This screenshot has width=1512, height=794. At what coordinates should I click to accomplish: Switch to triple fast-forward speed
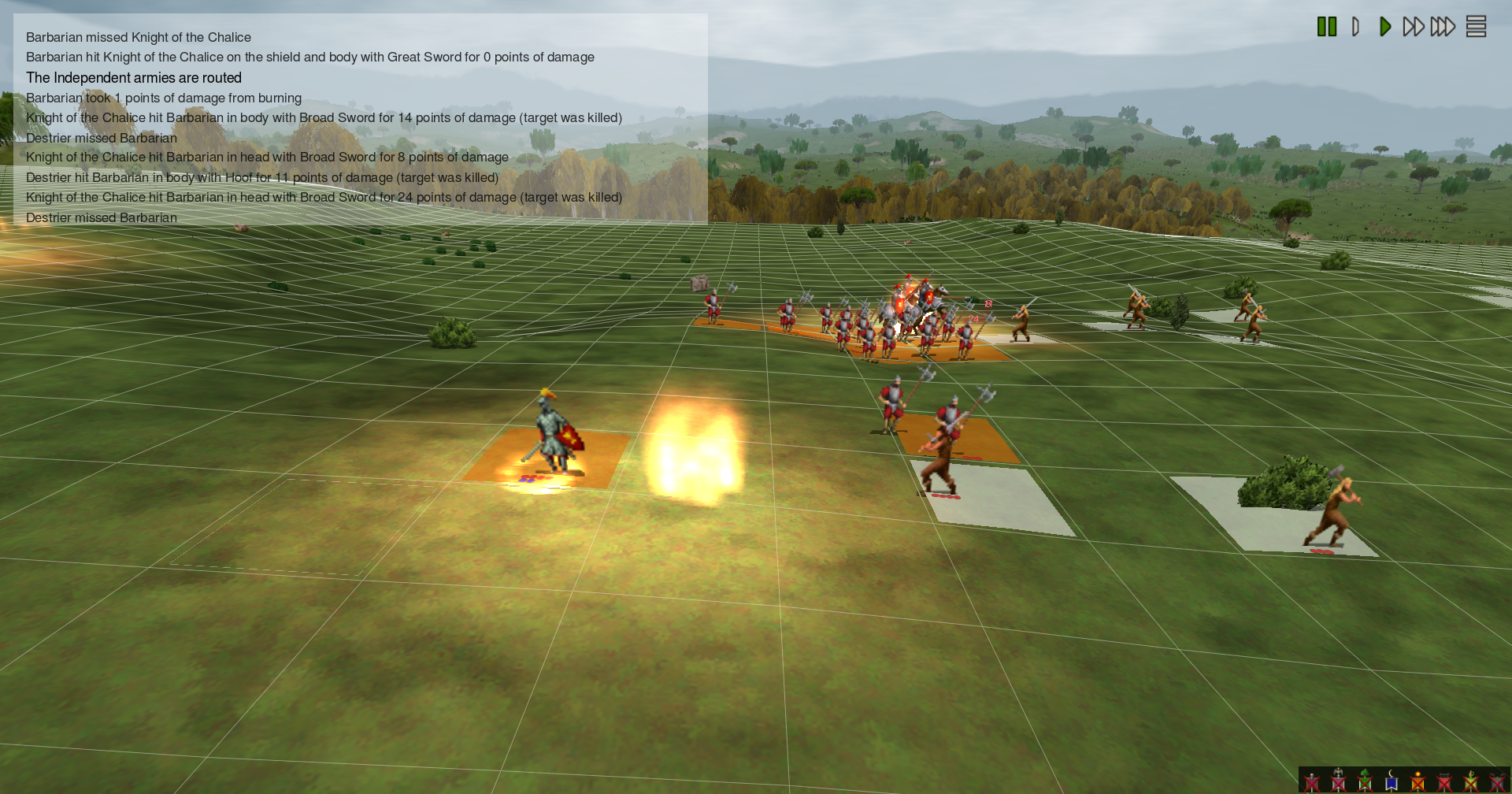tap(1443, 27)
